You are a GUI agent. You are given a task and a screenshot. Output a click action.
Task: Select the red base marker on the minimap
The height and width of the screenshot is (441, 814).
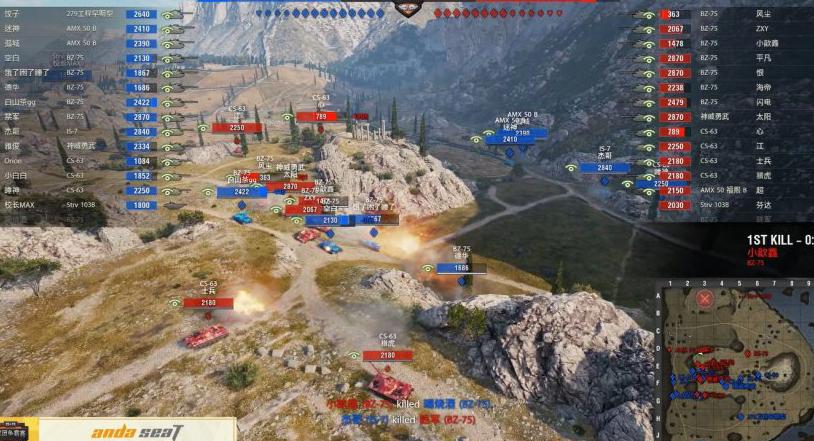(x=705, y=298)
